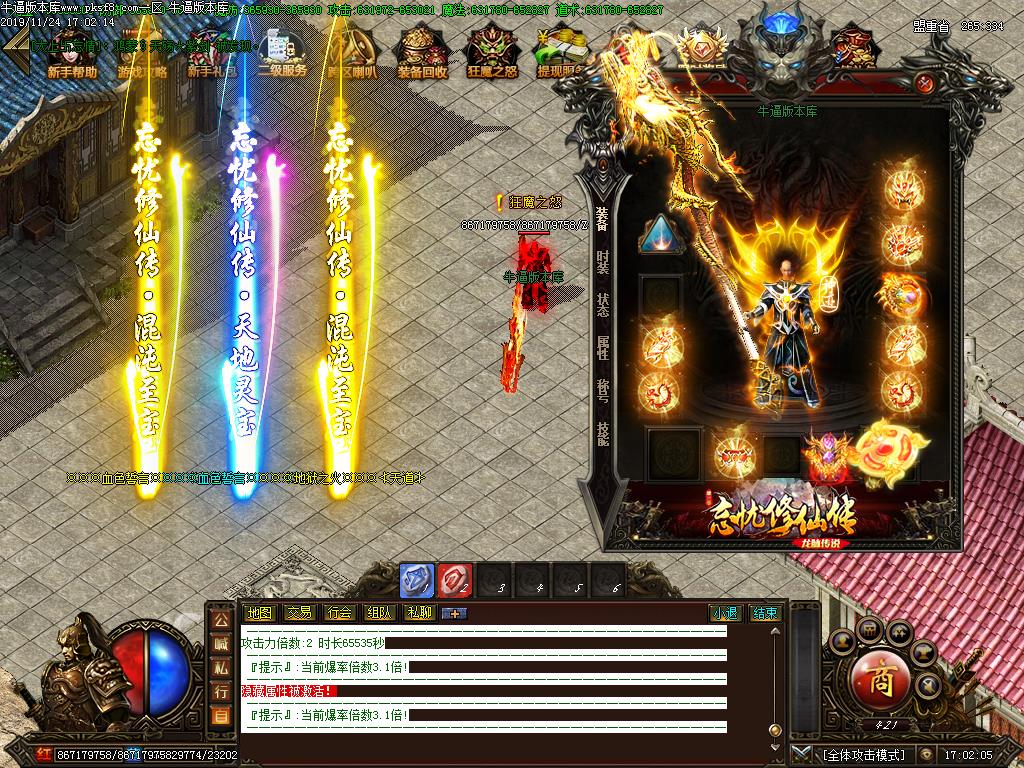Open the 二级服务 service menu icon
1024x768 pixels.
pos(282,53)
